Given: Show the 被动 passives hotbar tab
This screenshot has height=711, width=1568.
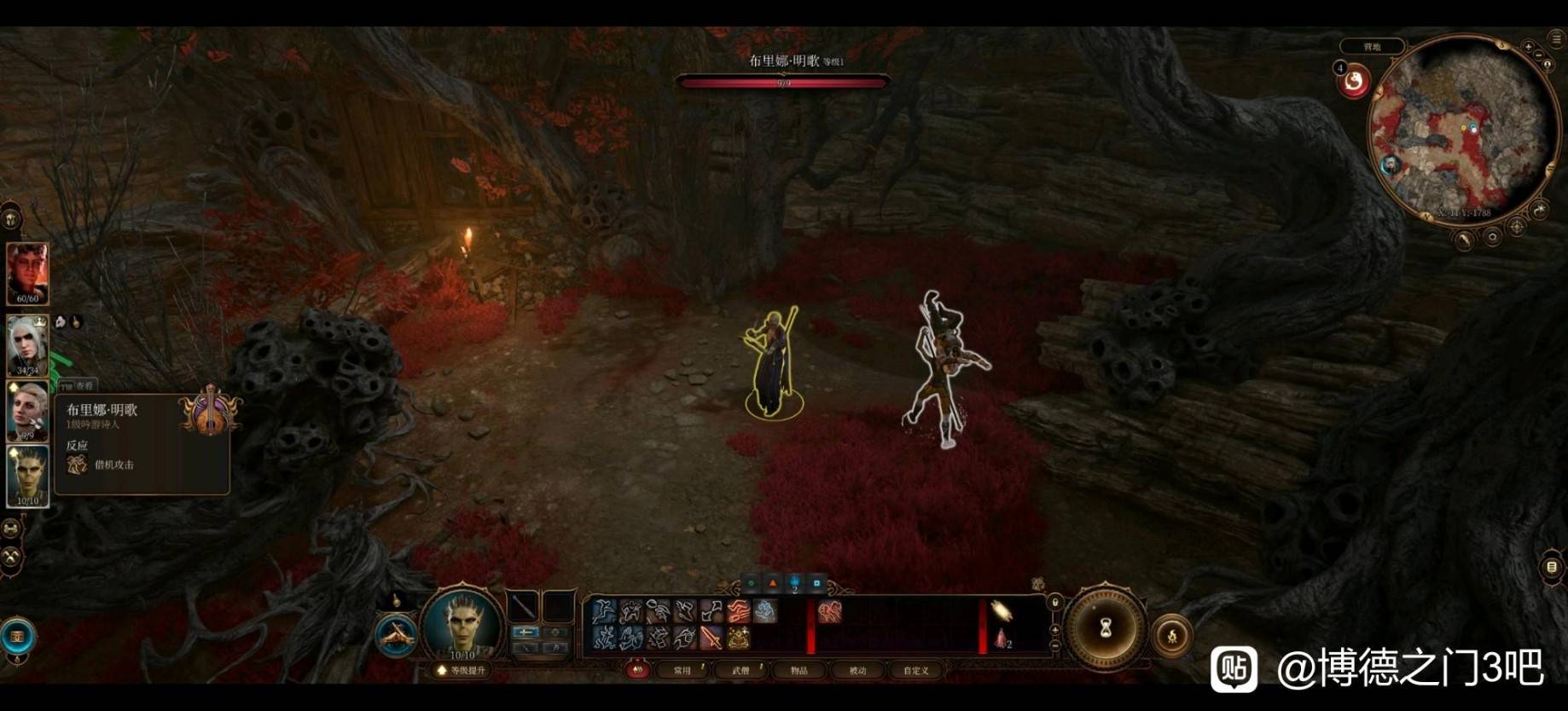Looking at the screenshot, I should click(857, 671).
